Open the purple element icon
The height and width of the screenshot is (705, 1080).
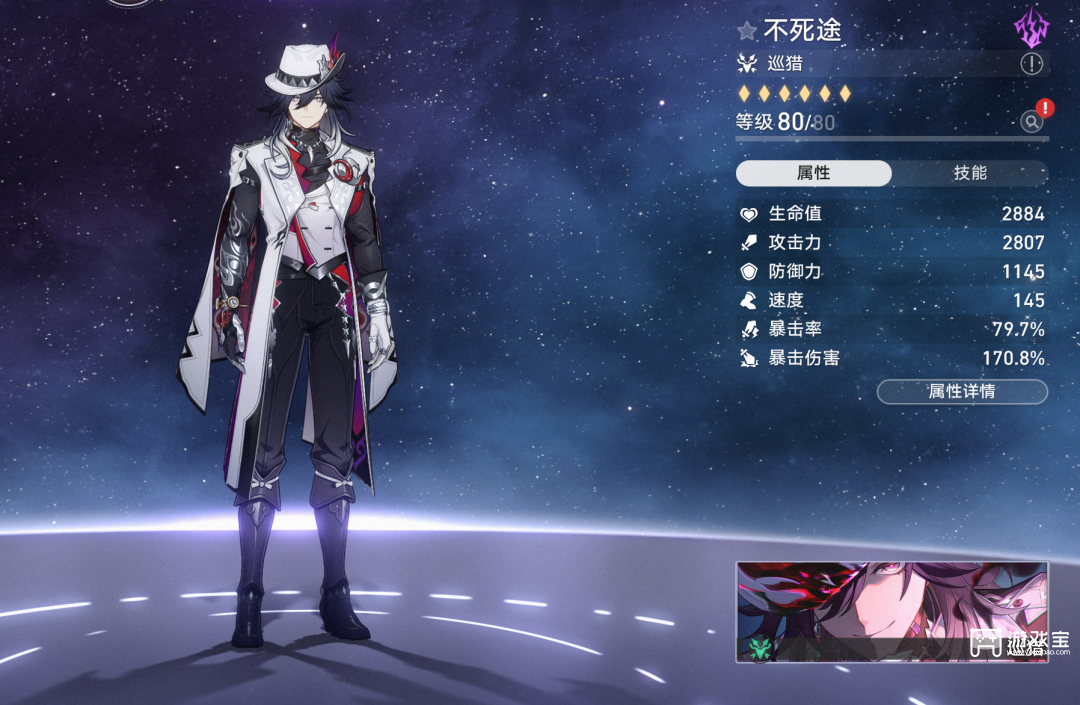pos(1030,29)
